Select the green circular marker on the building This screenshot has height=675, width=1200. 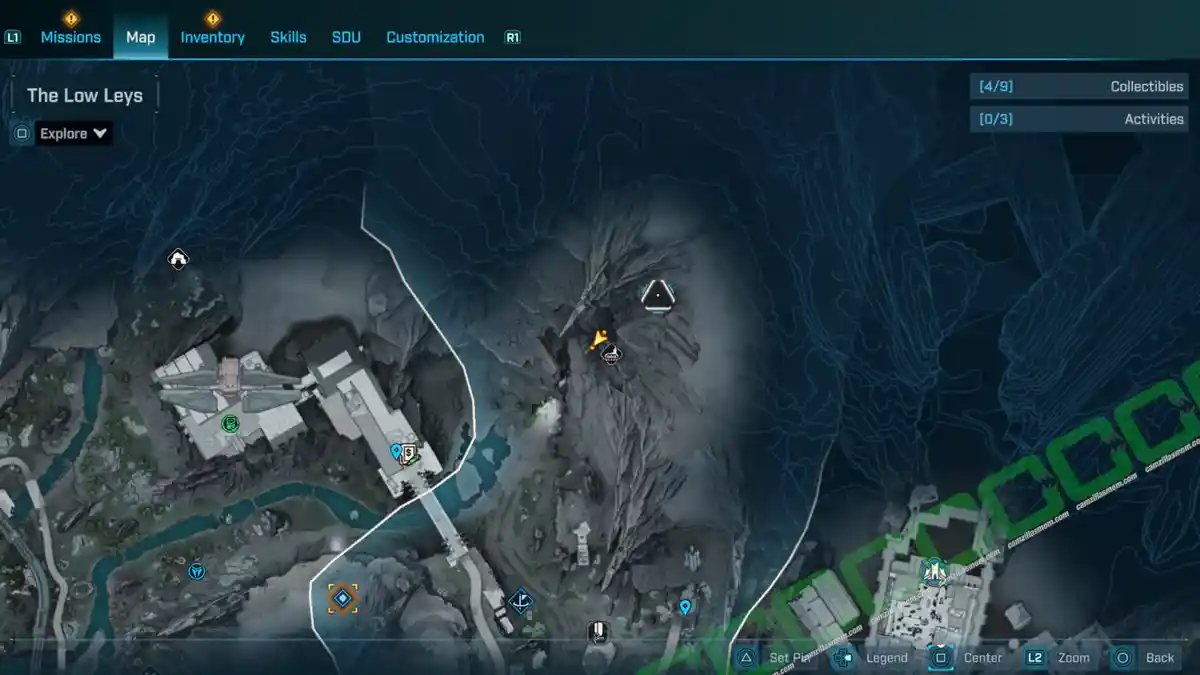tap(230, 424)
